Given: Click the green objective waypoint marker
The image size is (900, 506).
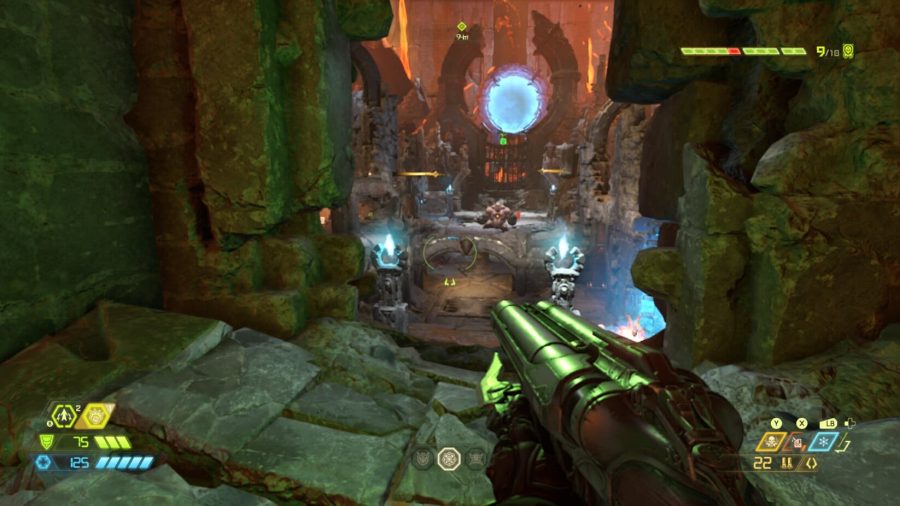Looking at the screenshot, I should 462,27.
